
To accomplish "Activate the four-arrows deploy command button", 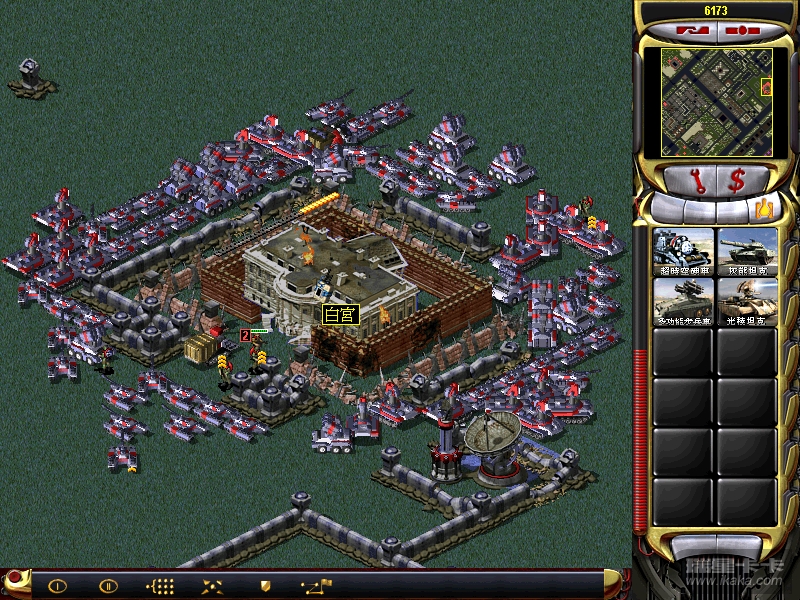I will (x=212, y=585).
